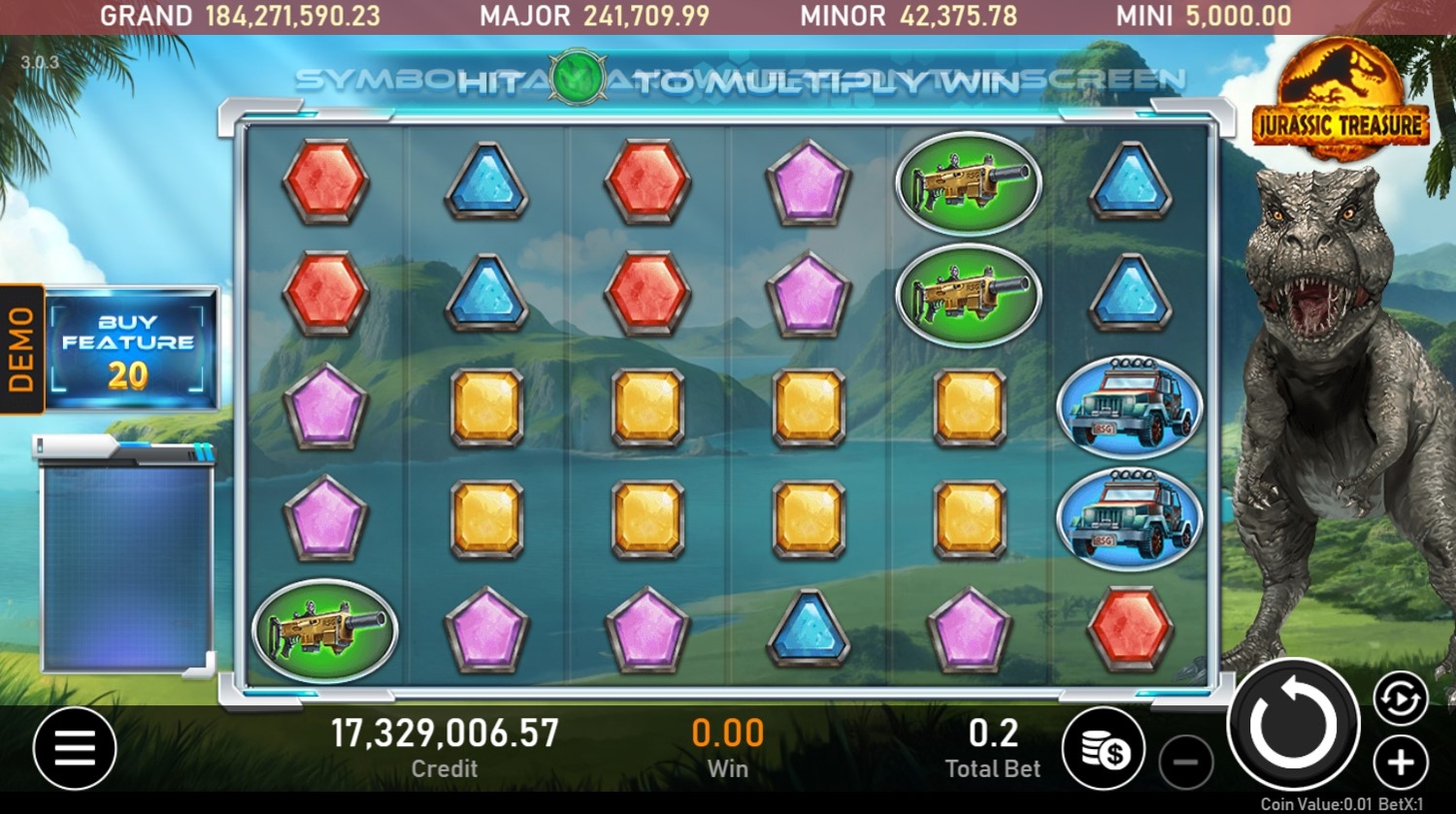Toggle the auto-spin button
This screenshot has width=1456, height=814.
1401,699
